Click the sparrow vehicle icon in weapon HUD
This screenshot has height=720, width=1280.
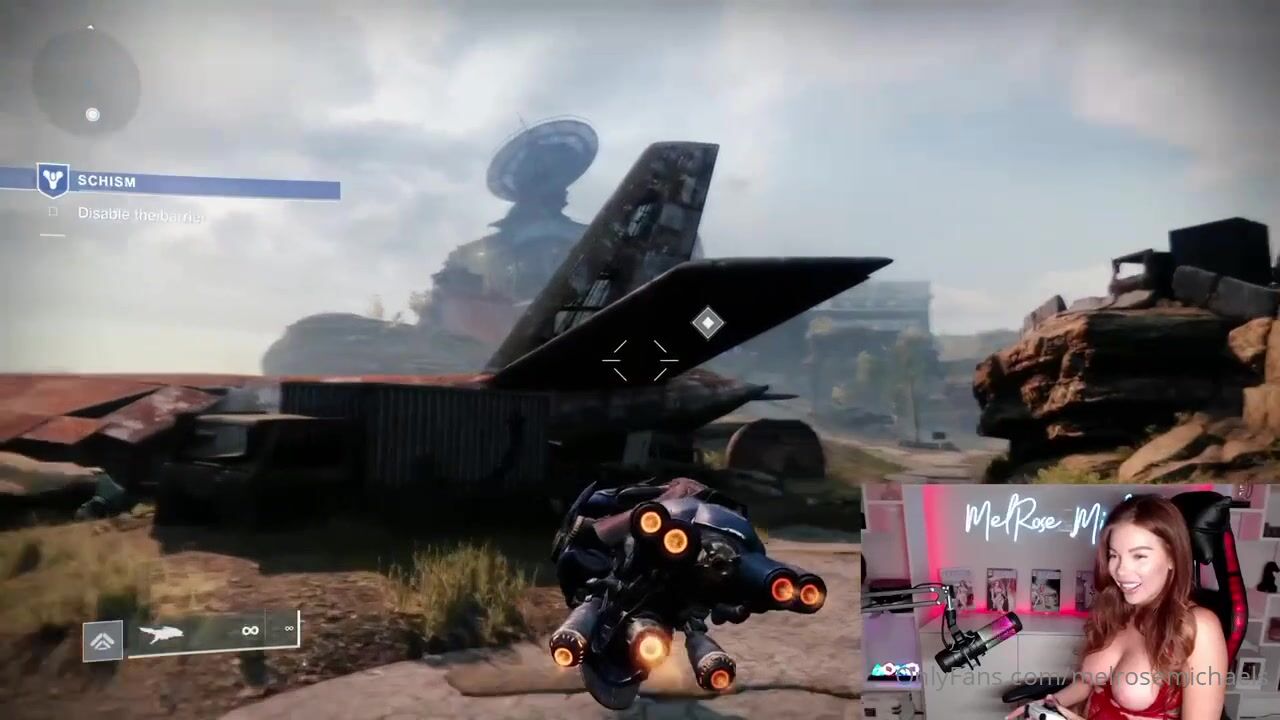160,633
